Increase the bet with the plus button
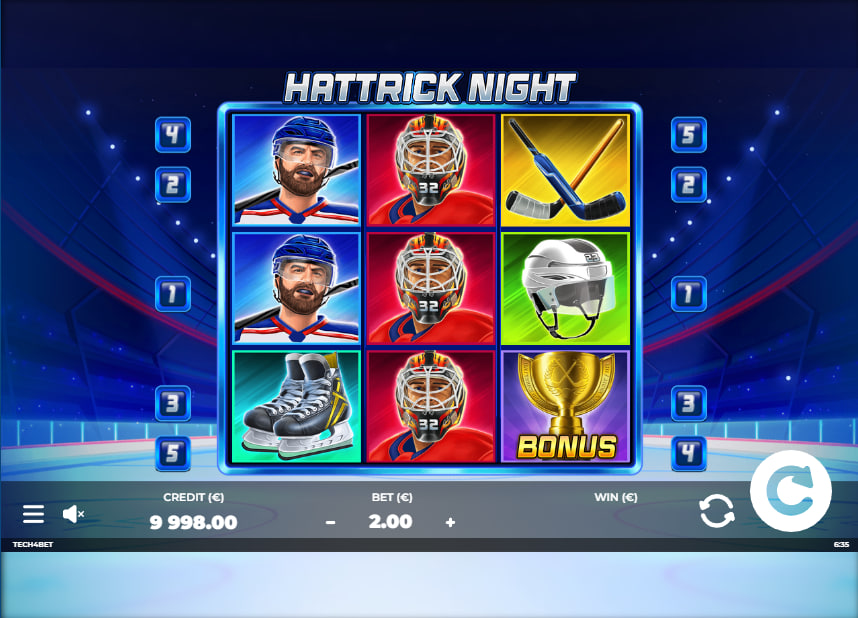Image resolution: width=858 pixels, height=618 pixels. [450, 522]
